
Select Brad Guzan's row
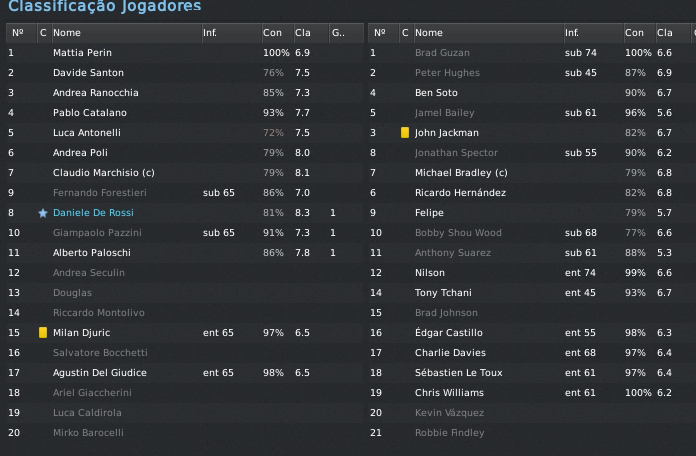[x=440, y=52]
